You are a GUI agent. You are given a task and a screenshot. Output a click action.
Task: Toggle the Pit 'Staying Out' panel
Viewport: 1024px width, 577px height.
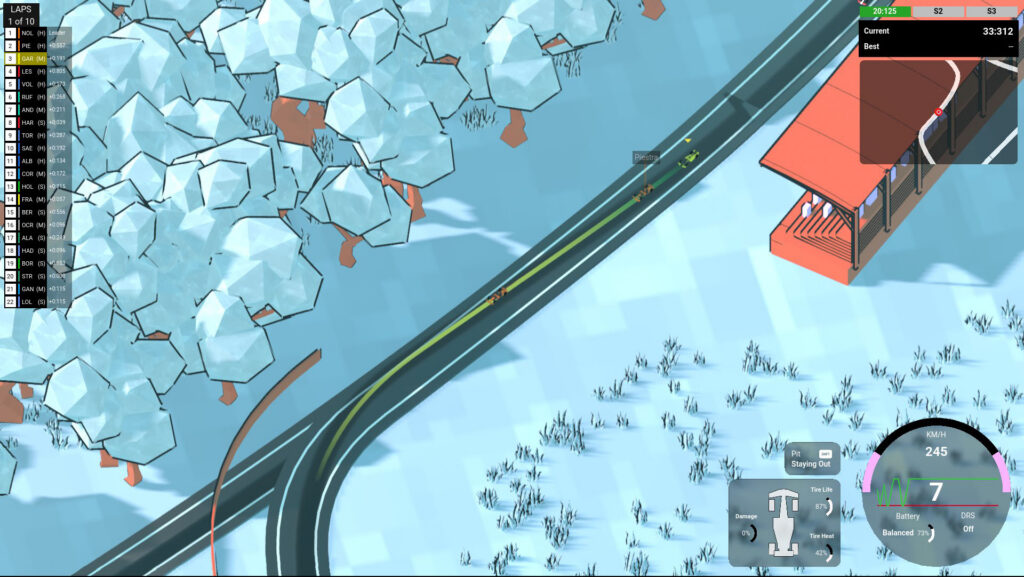point(812,458)
